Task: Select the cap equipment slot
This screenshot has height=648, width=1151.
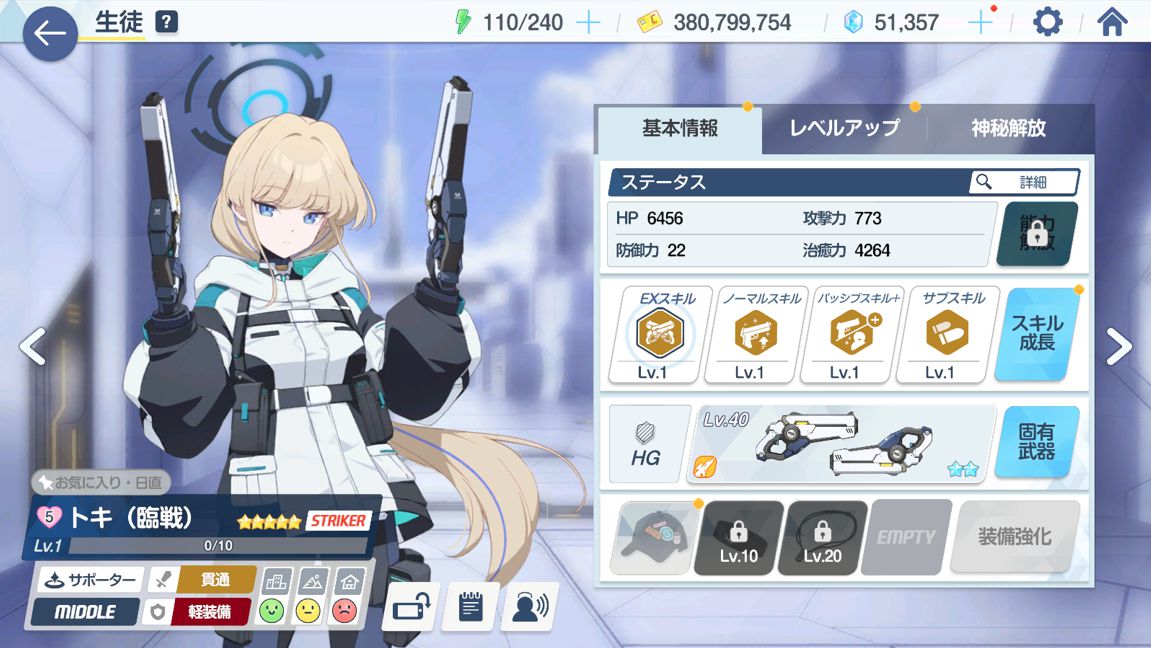Action: (x=655, y=537)
